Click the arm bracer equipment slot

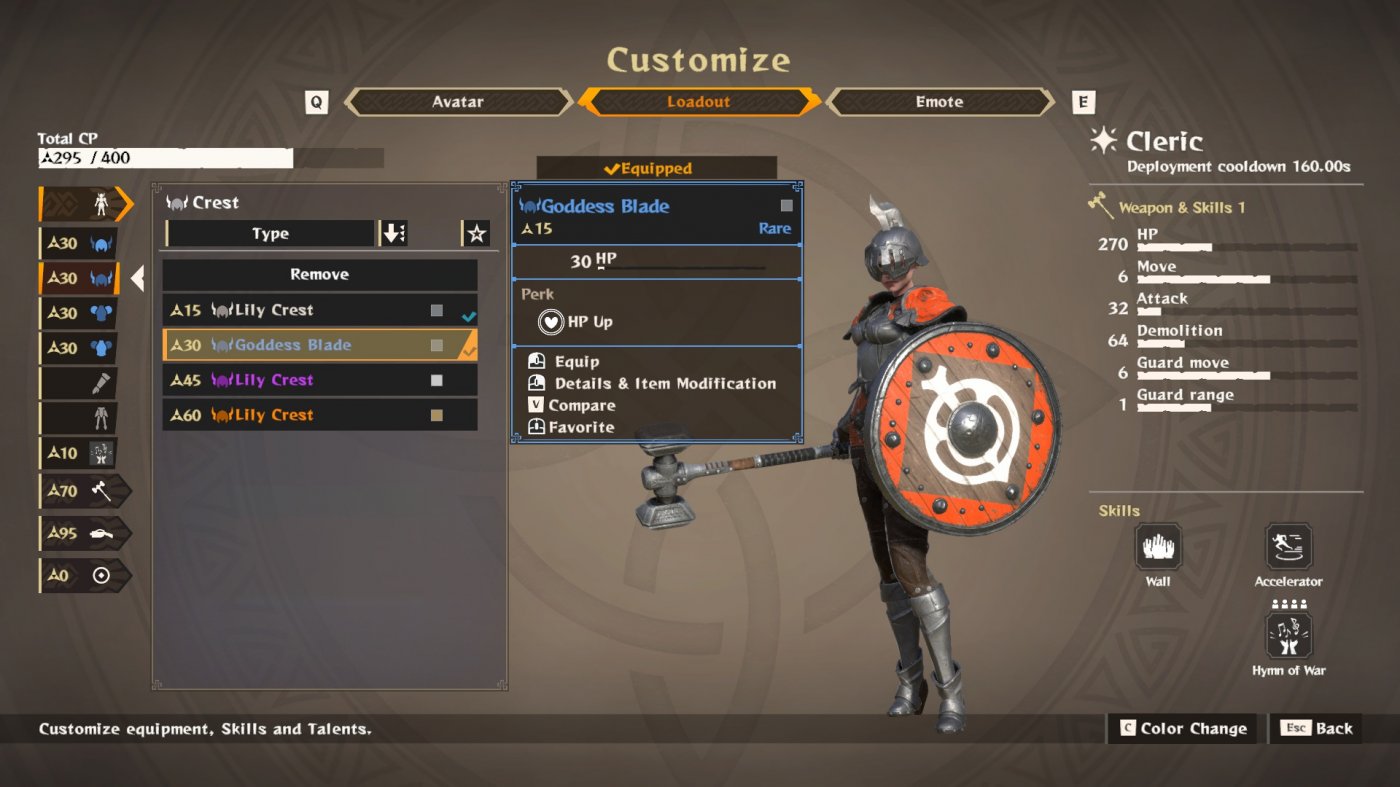[84, 382]
